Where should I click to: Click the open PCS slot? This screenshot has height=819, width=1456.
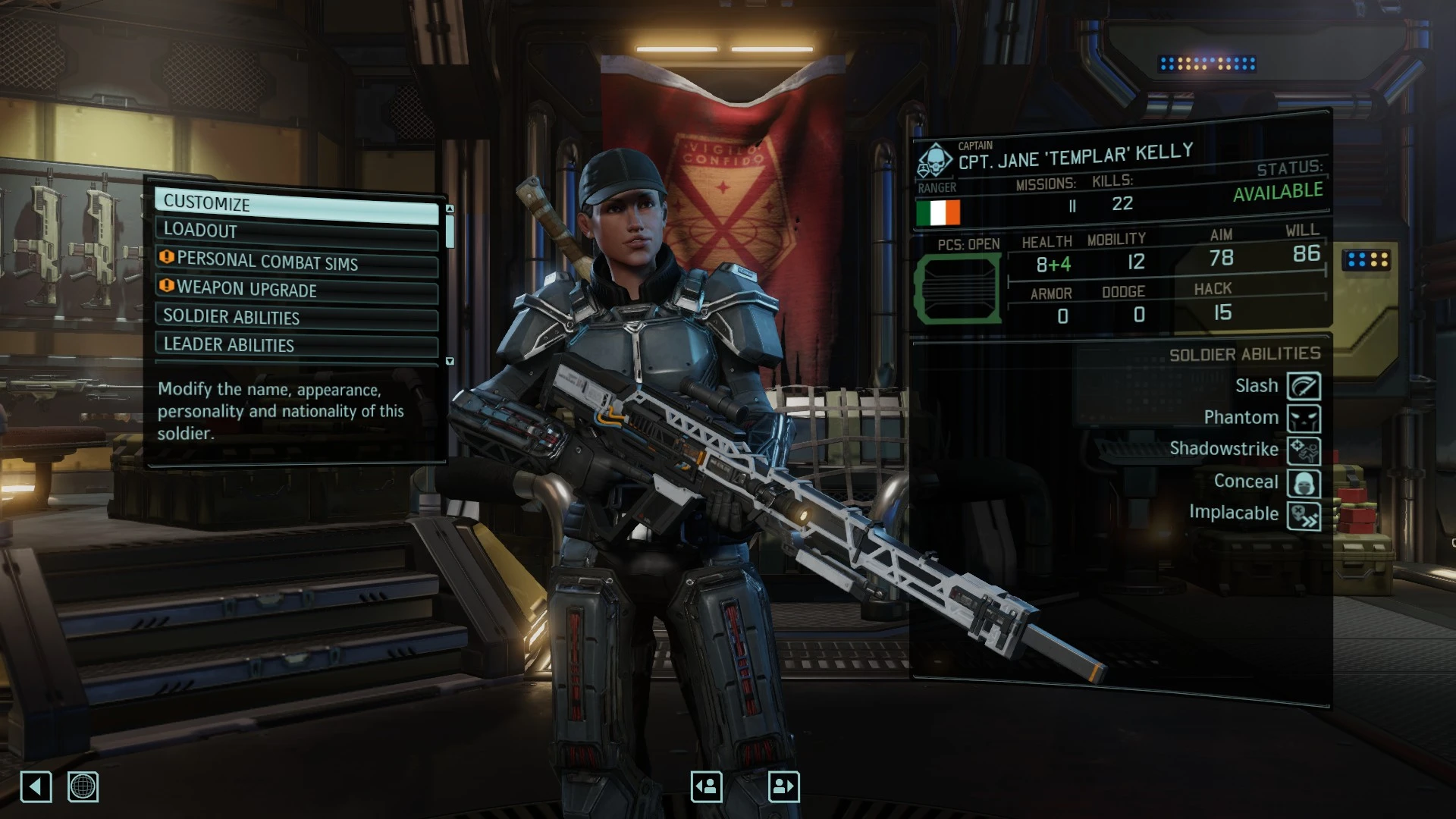coord(959,289)
